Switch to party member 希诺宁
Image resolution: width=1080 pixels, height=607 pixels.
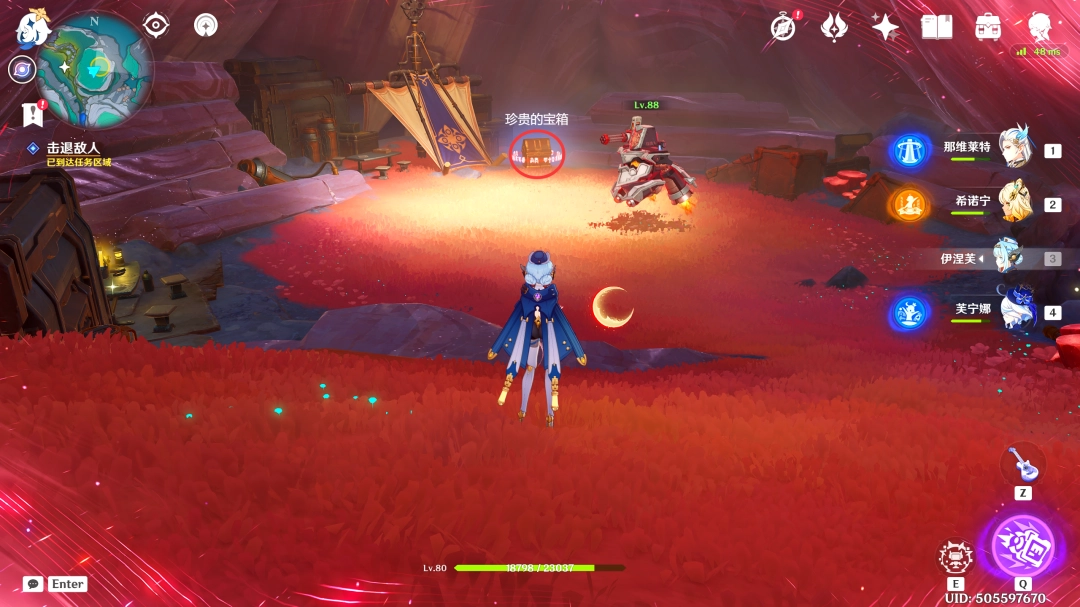click(1013, 203)
